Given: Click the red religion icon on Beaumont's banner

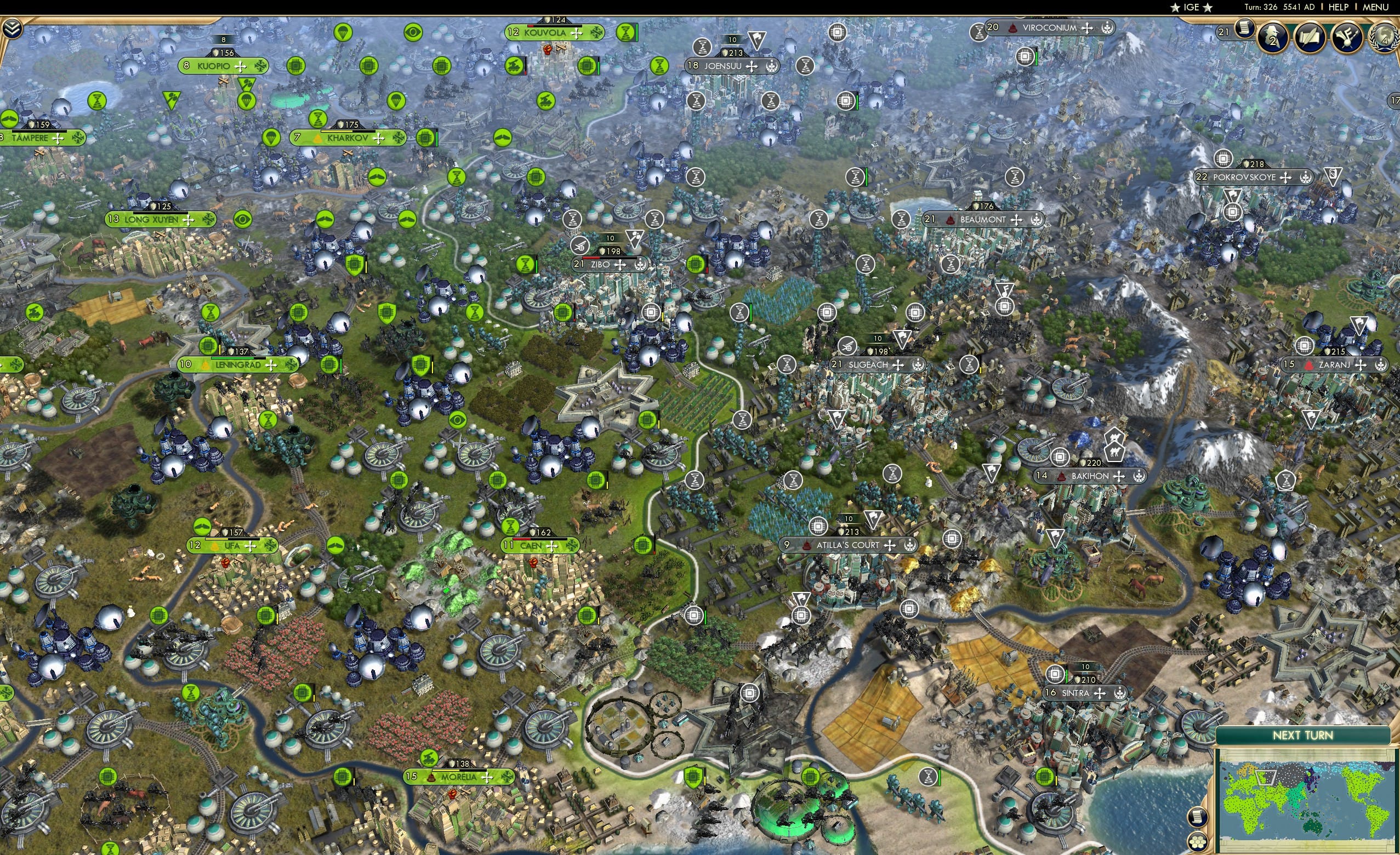Looking at the screenshot, I should tap(950, 220).
